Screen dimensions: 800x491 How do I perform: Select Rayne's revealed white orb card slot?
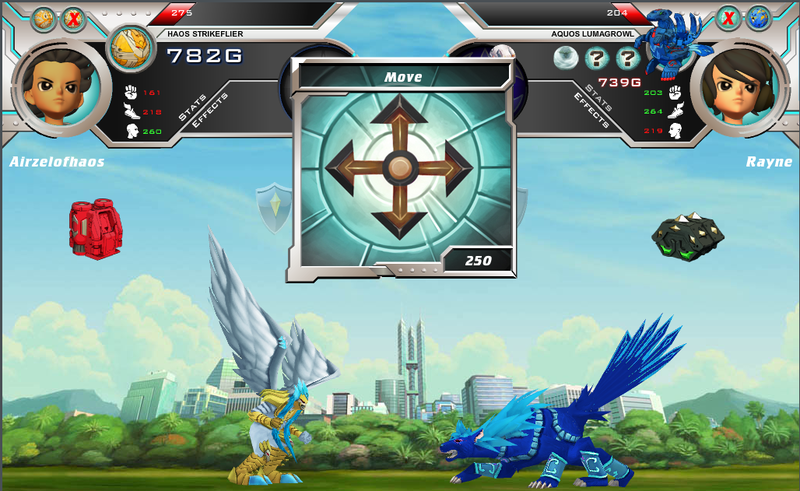pos(566,57)
